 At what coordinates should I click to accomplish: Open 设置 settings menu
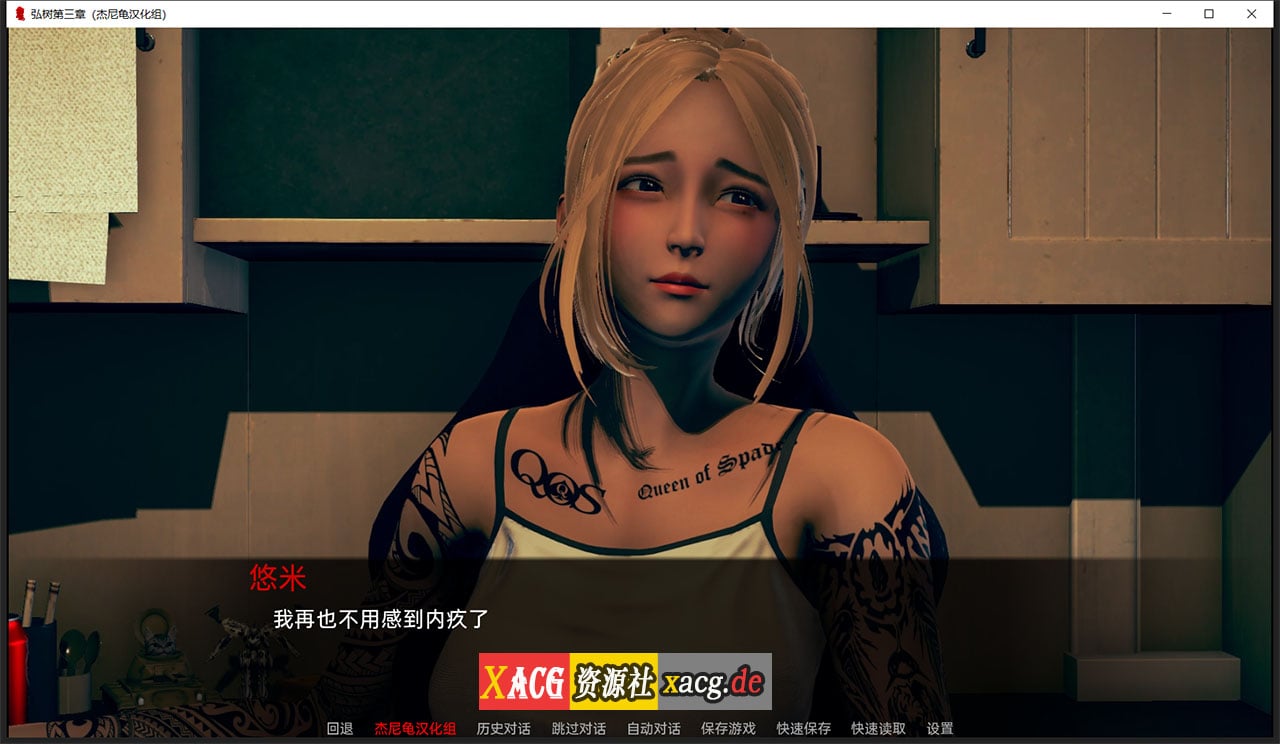tap(941, 729)
